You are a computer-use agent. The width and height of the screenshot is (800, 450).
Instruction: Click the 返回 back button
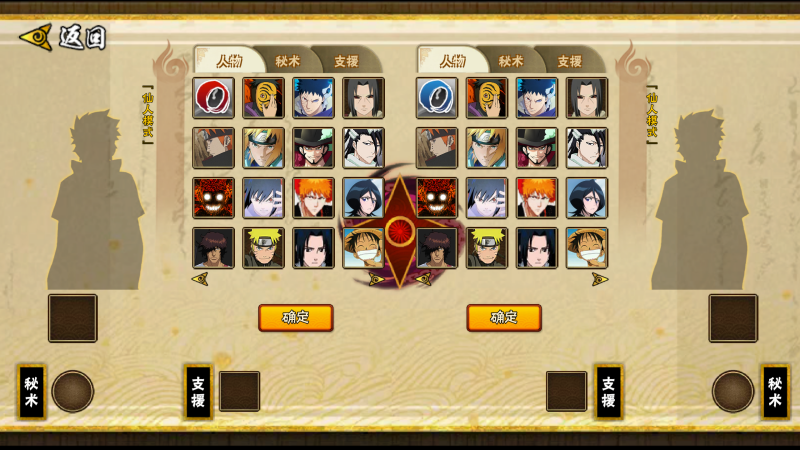(62, 38)
